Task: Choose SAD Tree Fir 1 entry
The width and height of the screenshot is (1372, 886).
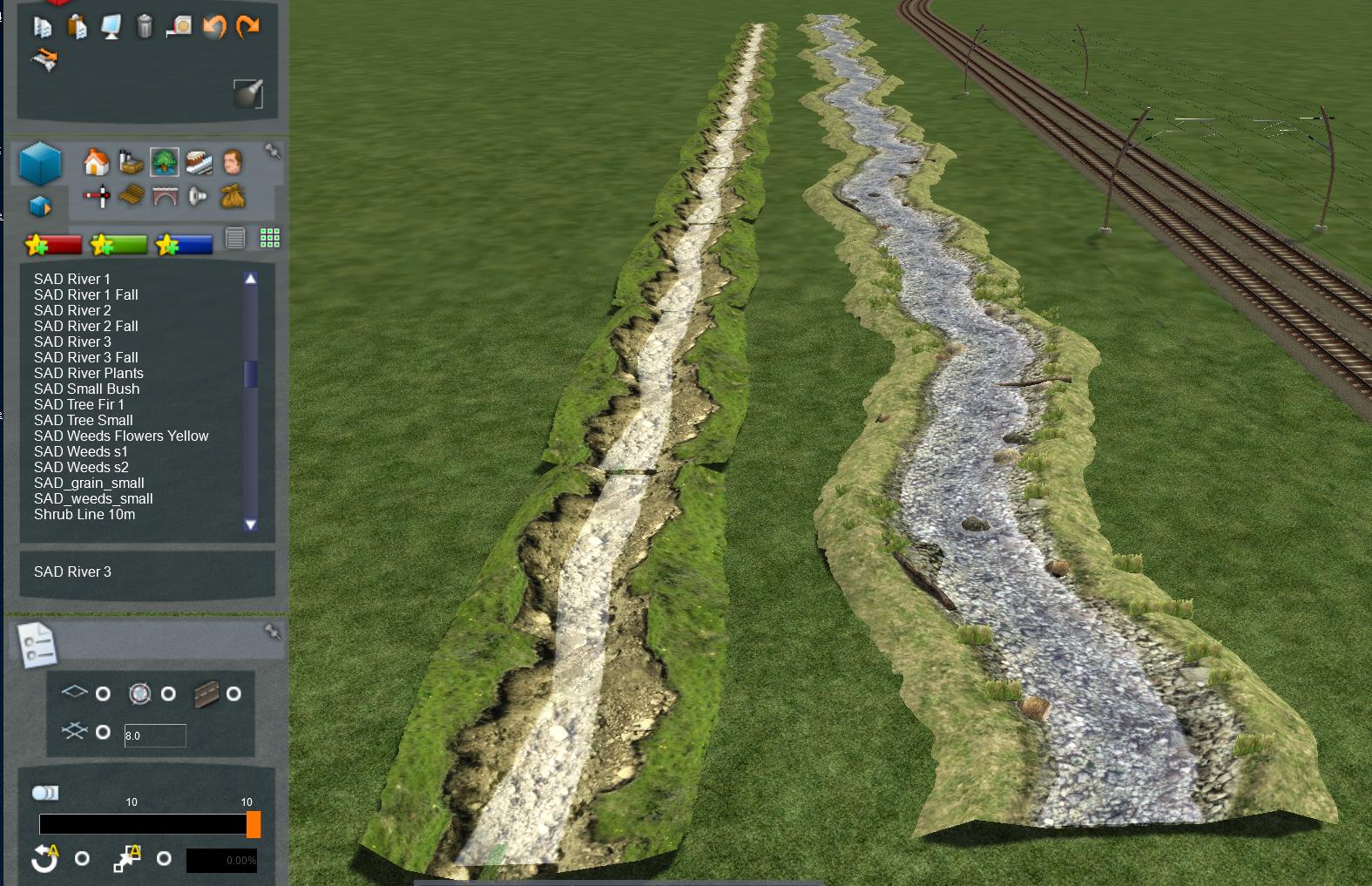Action: pyautogui.click(x=79, y=404)
